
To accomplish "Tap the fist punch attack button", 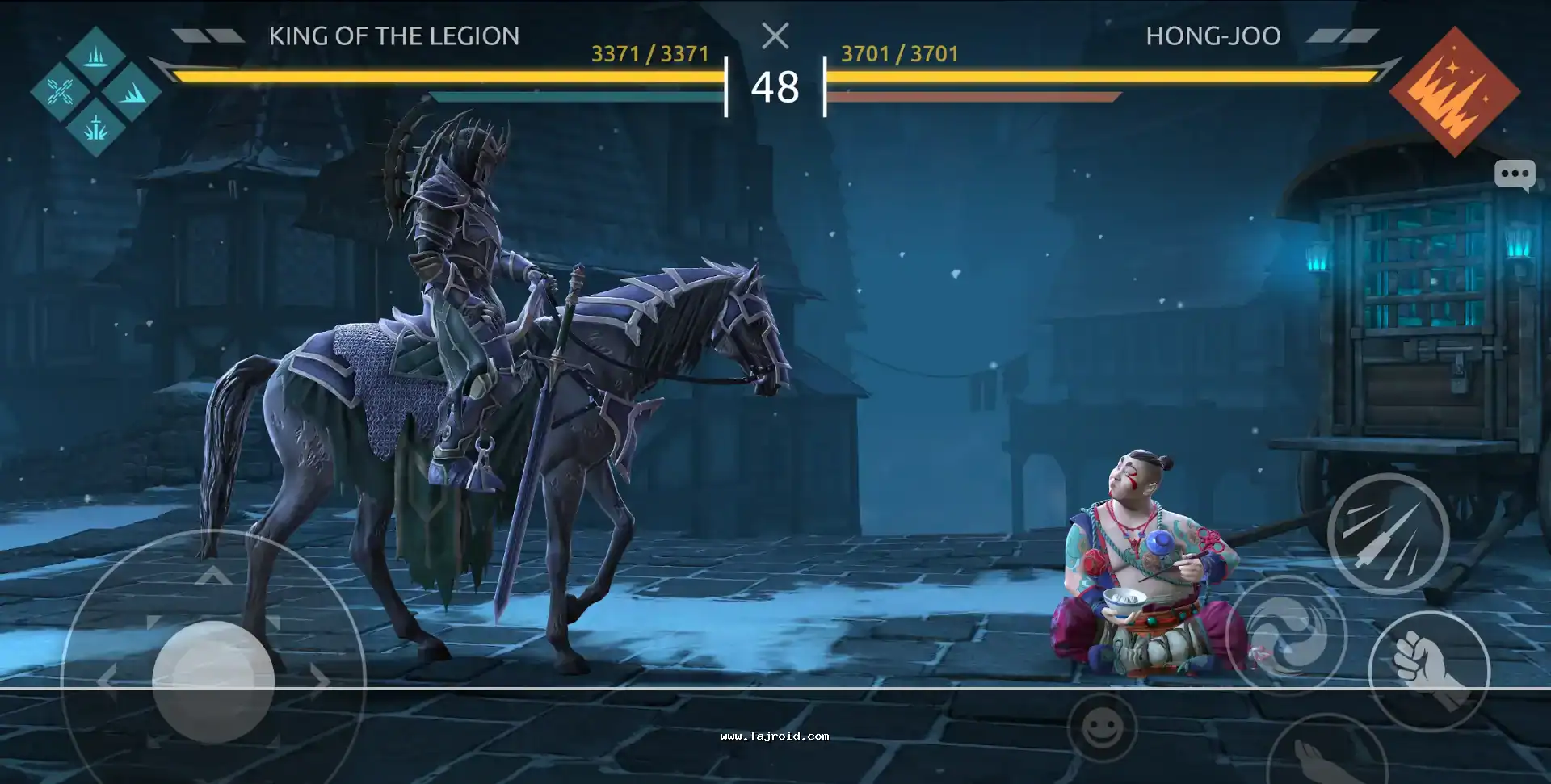I will pos(1429,671).
